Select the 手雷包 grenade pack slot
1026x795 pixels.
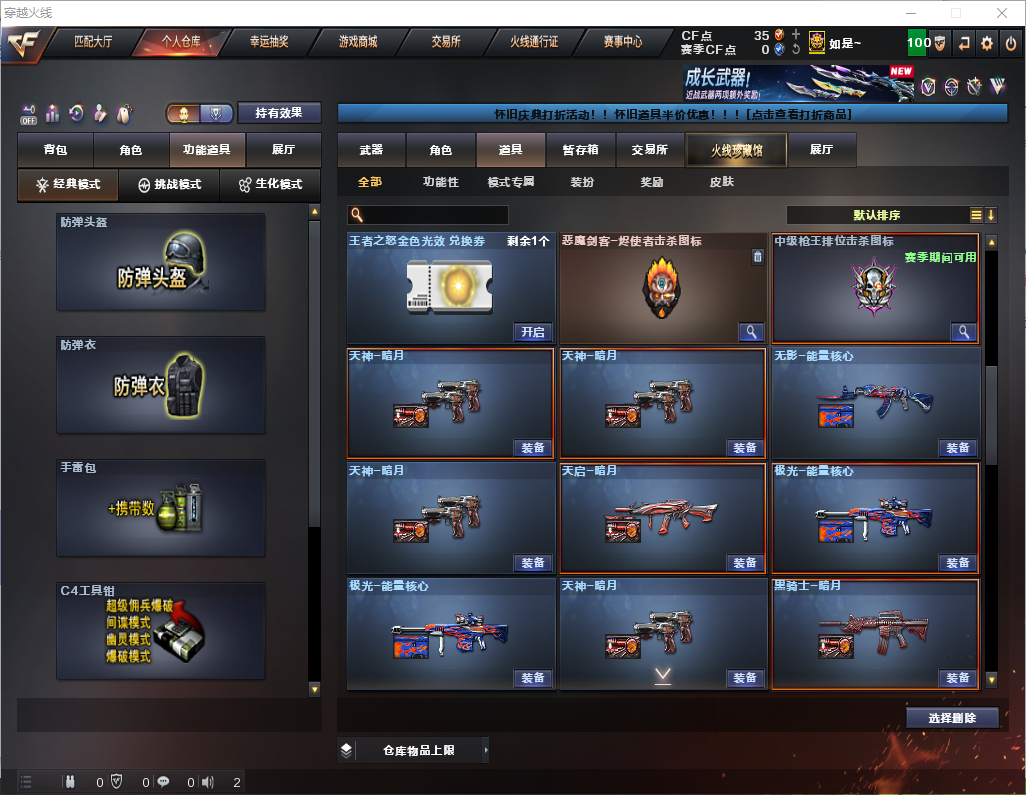(x=160, y=507)
